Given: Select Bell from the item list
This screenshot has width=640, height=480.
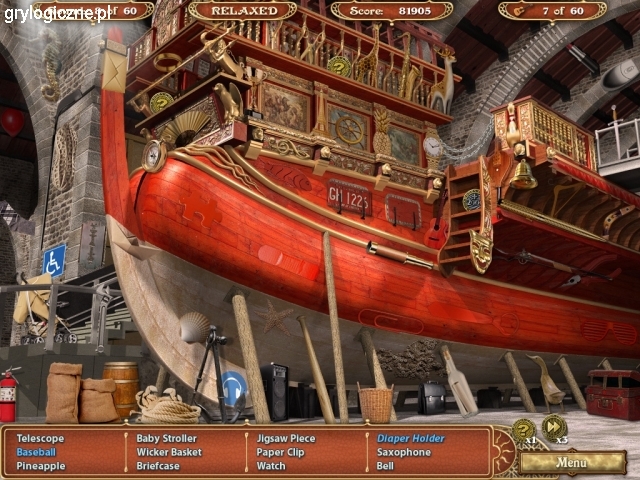Looking at the screenshot, I should pyautogui.click(x=385, y=466).
